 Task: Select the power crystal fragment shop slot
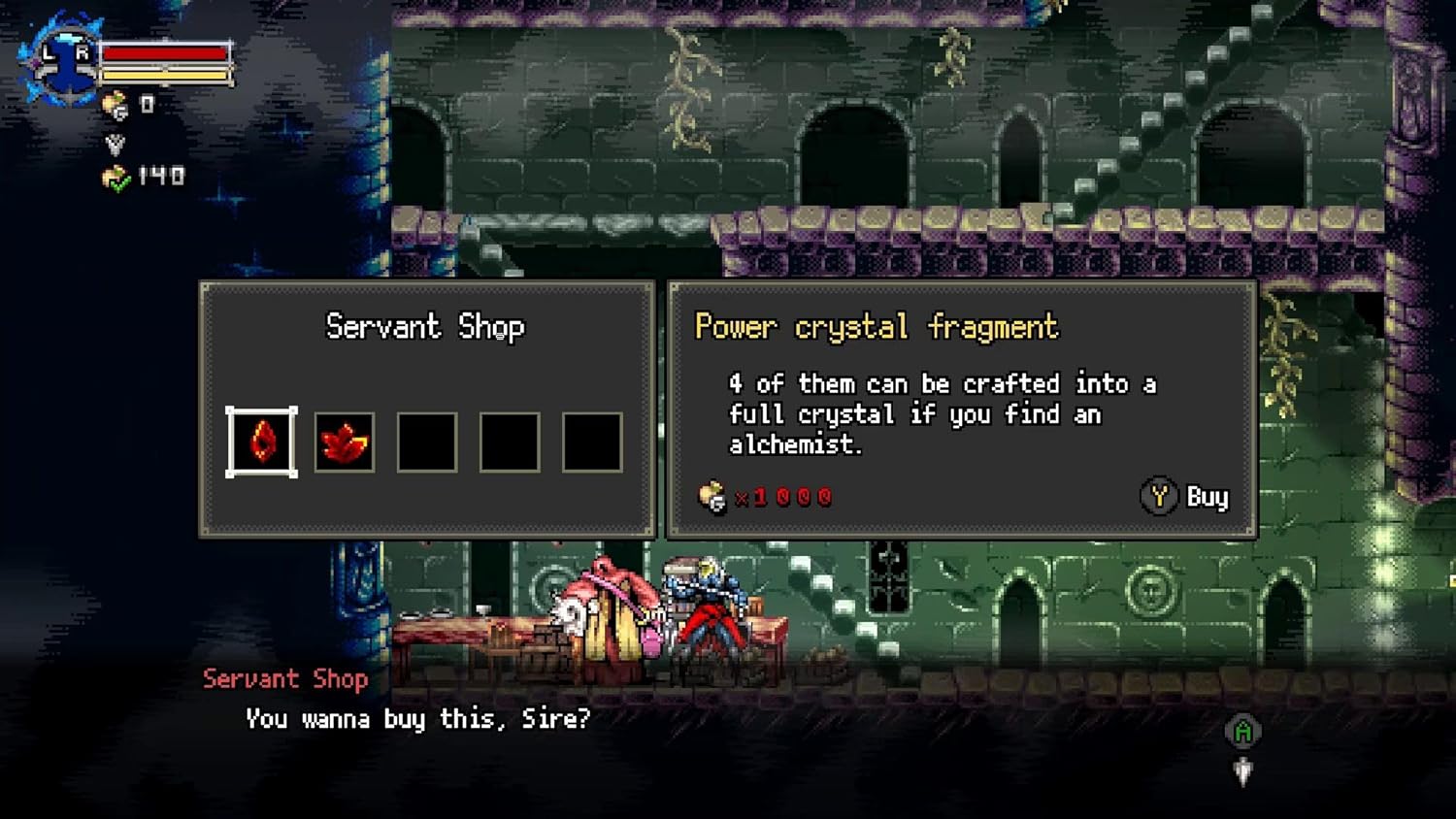tap(262, 442)
